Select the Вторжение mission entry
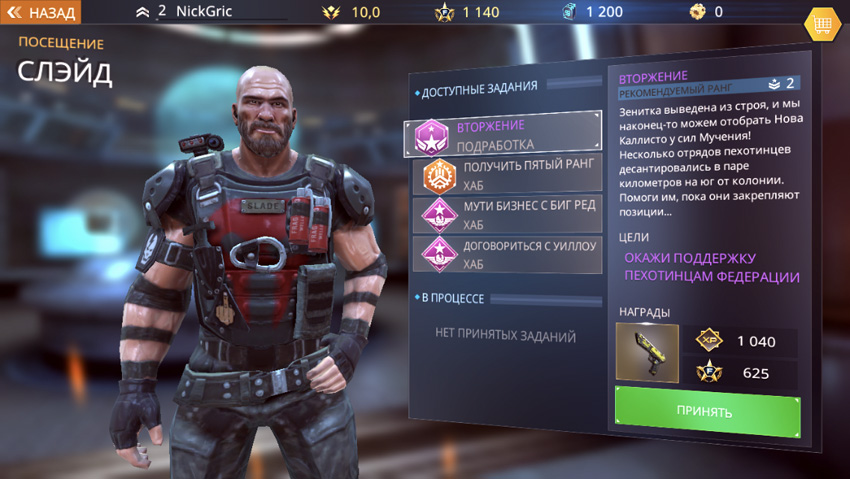The height and width of the screenshot is (479, 850). pos(503,135)
